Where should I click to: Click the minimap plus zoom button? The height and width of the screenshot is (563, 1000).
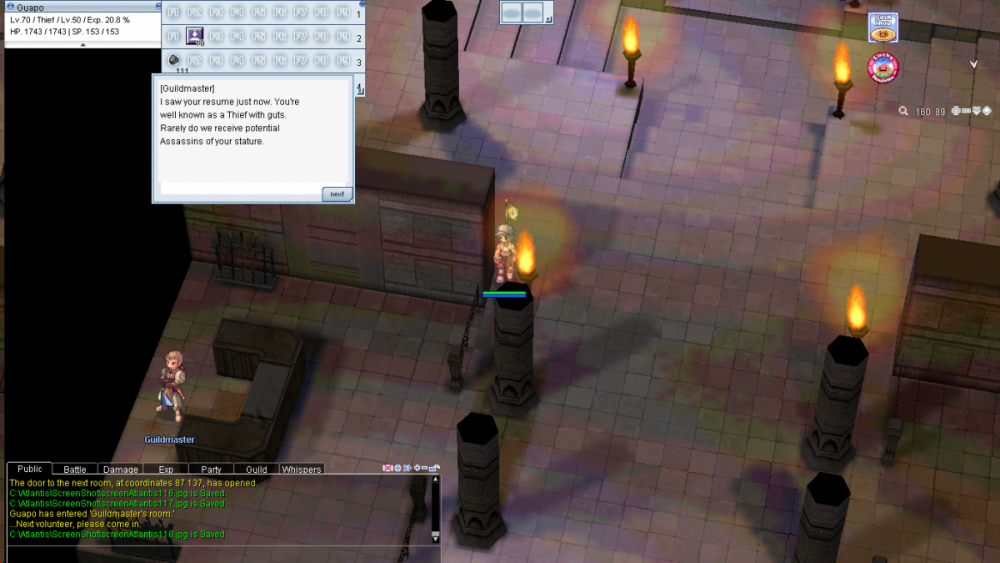pos(956,111)
